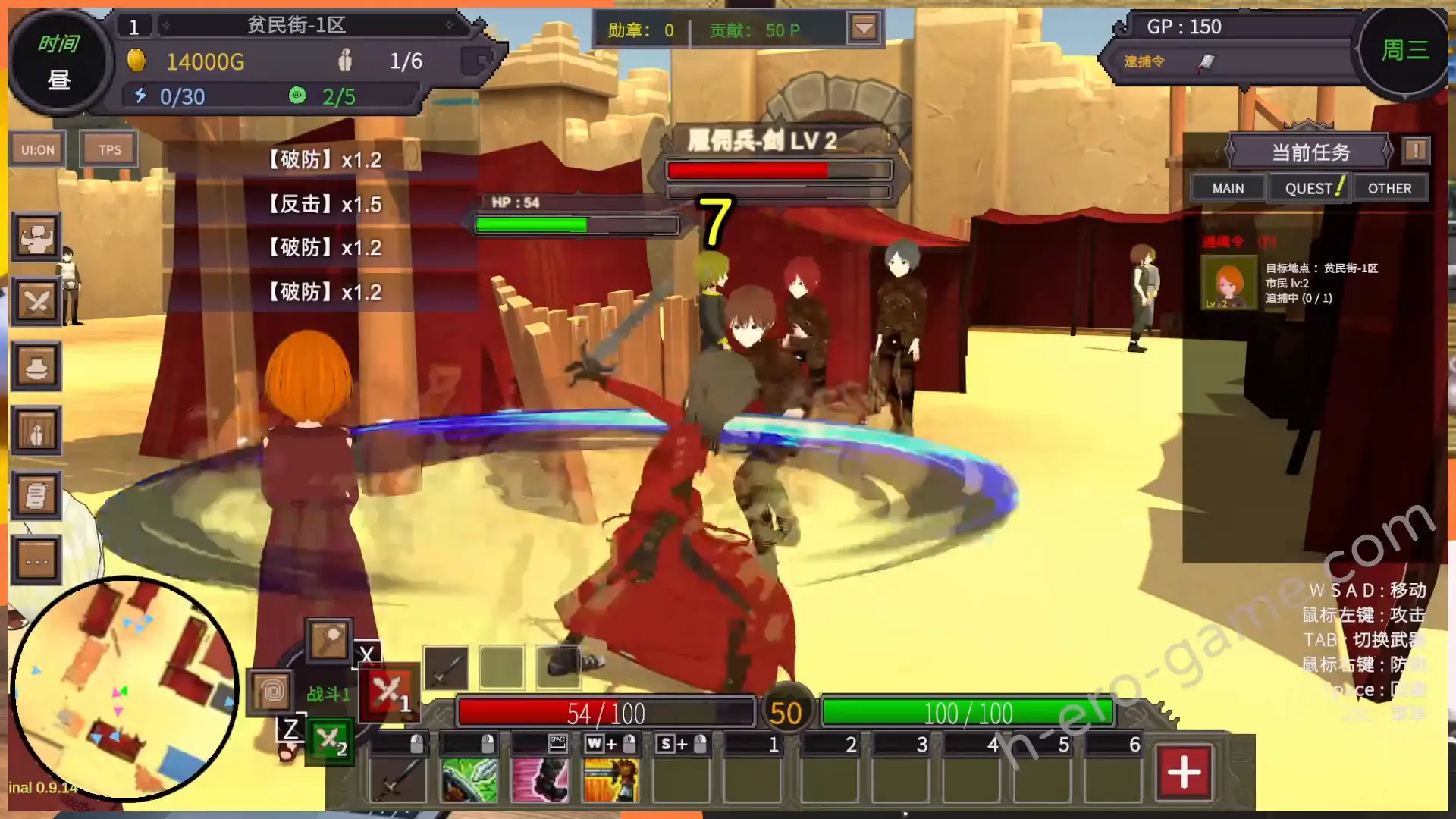
Task: Open the three-dots more options icon
Action: [x=36, y=561]
